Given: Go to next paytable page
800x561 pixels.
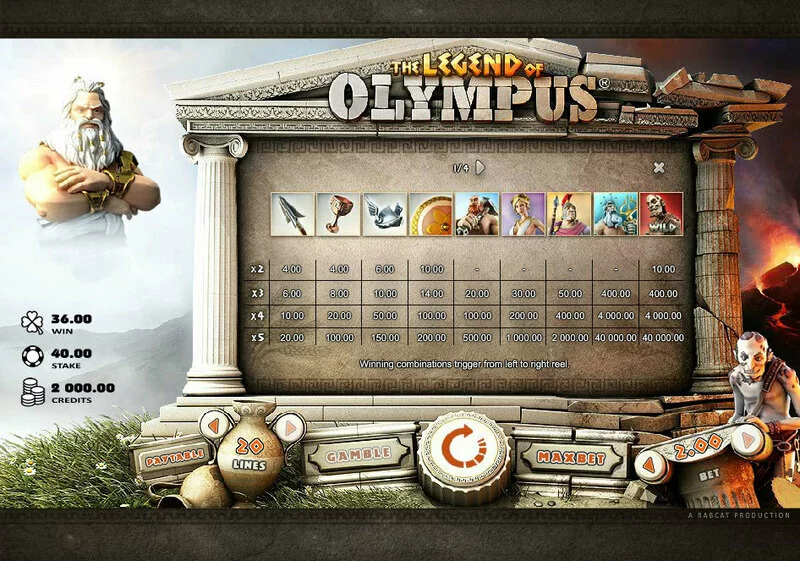Looking at the screenshot, I should [480, 167].
